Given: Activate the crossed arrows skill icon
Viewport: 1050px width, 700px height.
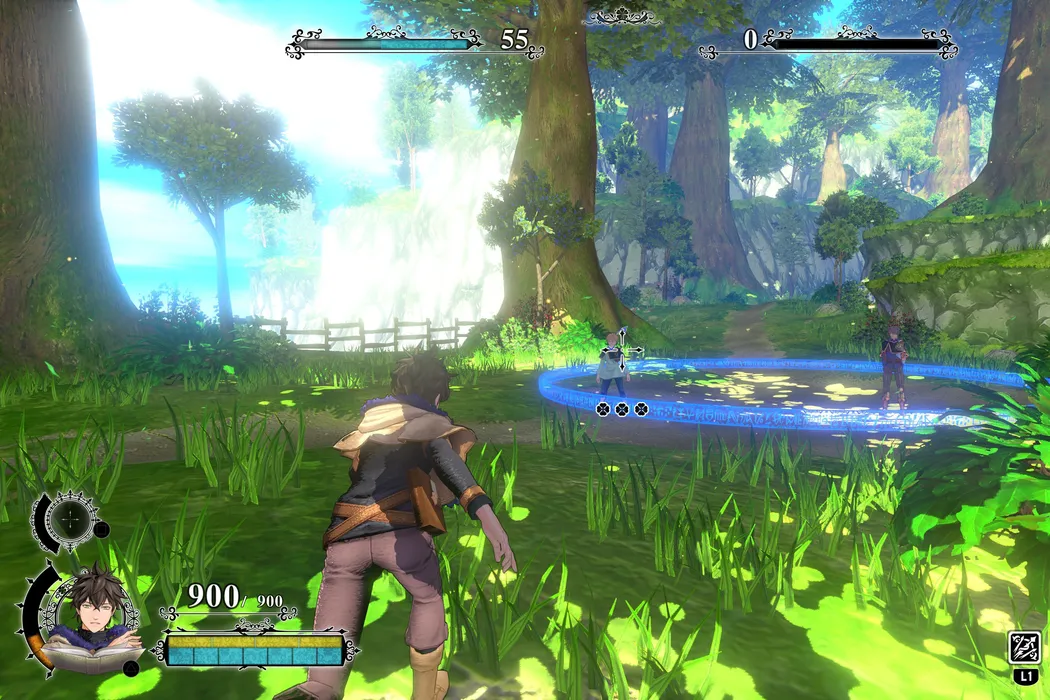Looking at the screenshot, I should [x=1025, y=648].
